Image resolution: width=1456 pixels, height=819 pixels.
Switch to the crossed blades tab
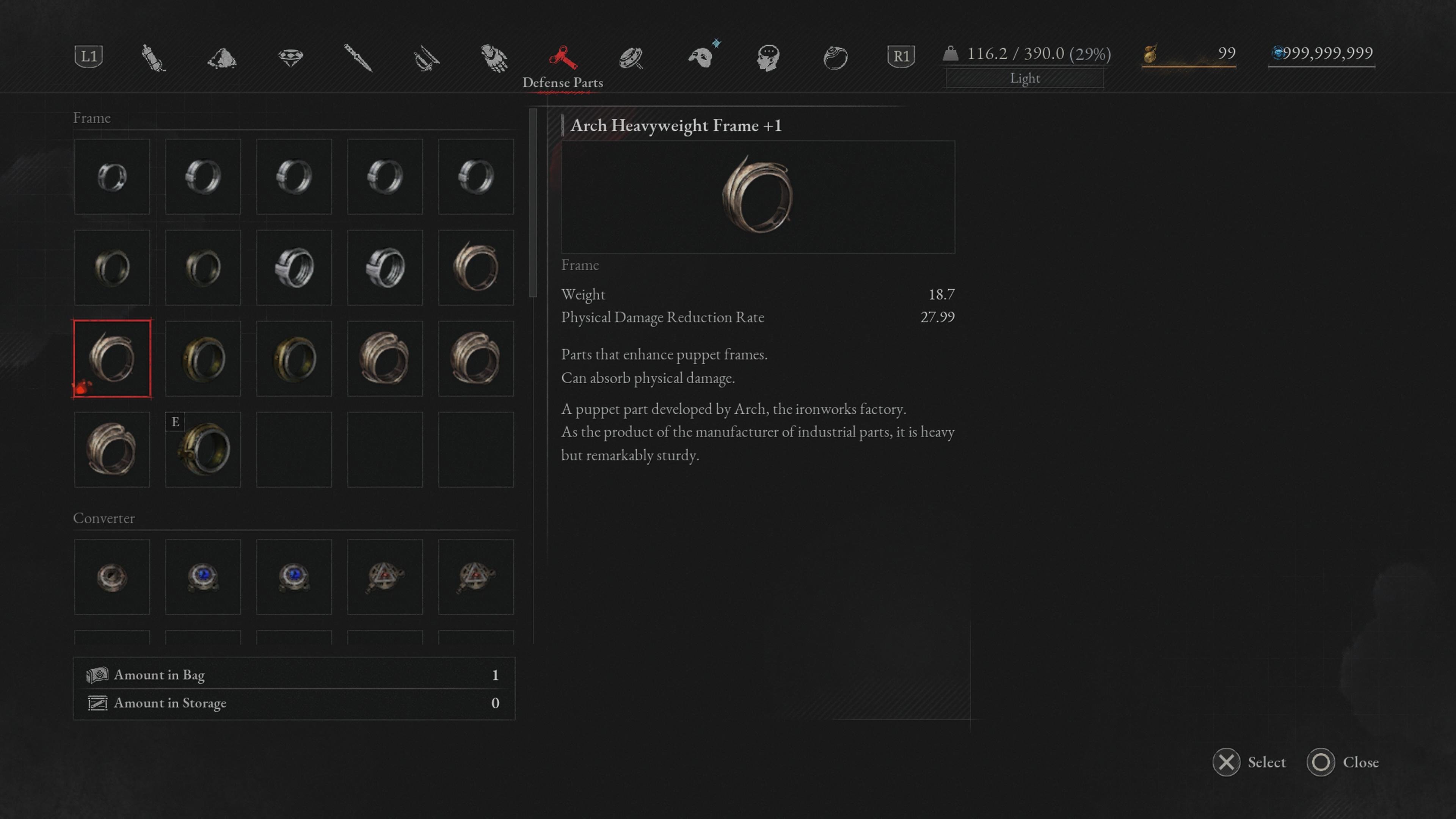coord(426,58)
